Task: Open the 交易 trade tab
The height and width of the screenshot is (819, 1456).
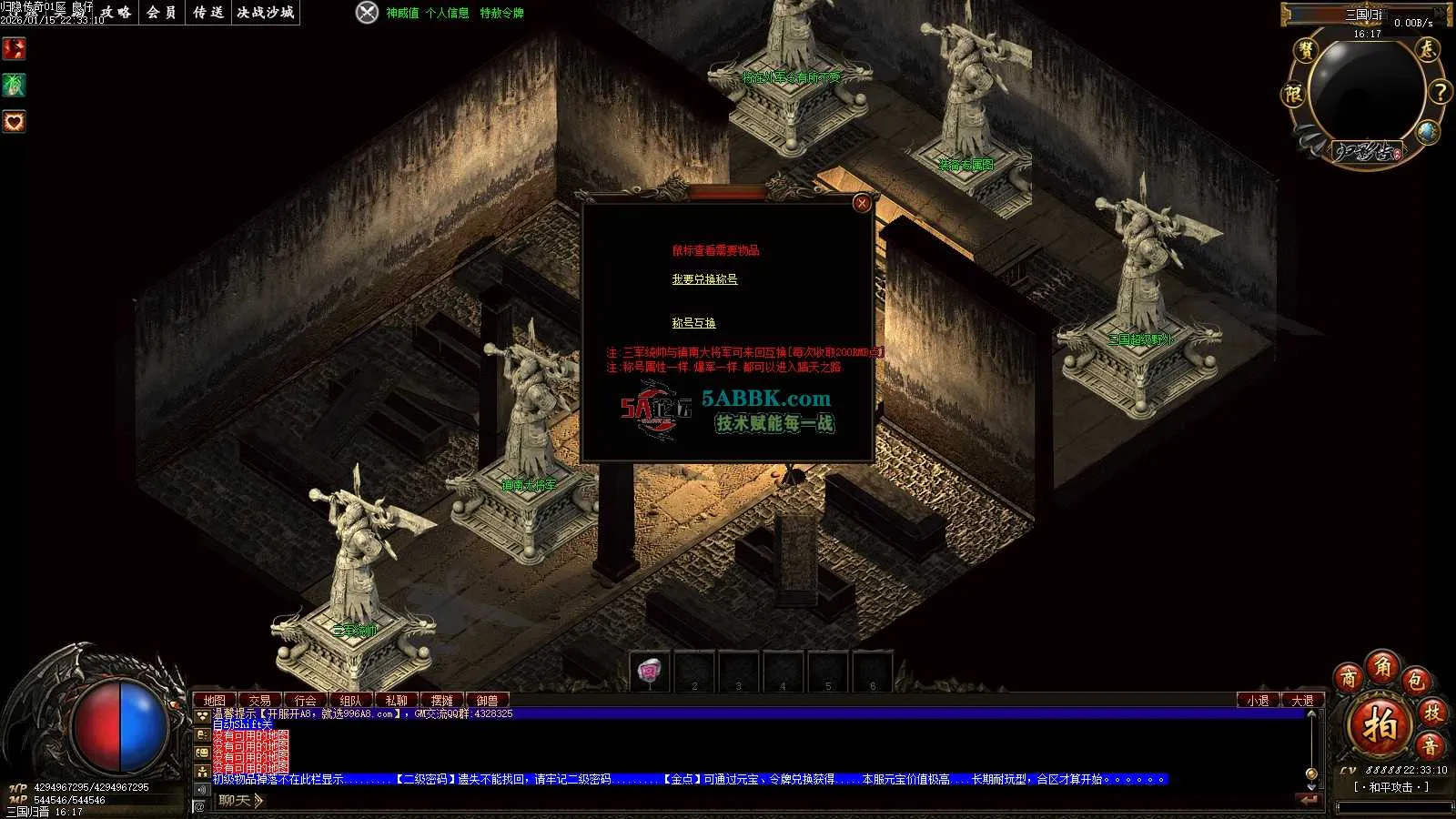Action: 260,701
